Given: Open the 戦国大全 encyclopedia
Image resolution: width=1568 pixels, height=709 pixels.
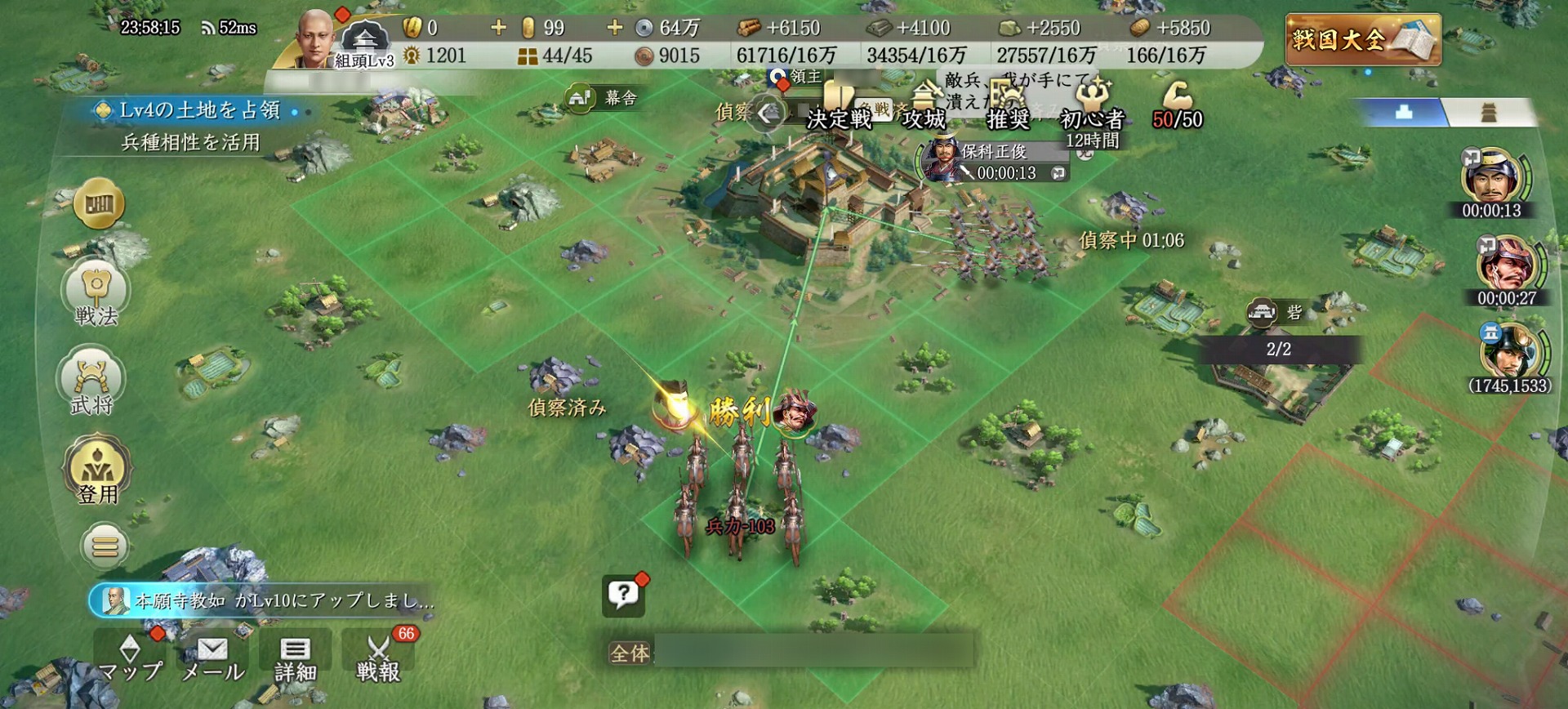Looking at the screenshot, I should (1362, 39).
